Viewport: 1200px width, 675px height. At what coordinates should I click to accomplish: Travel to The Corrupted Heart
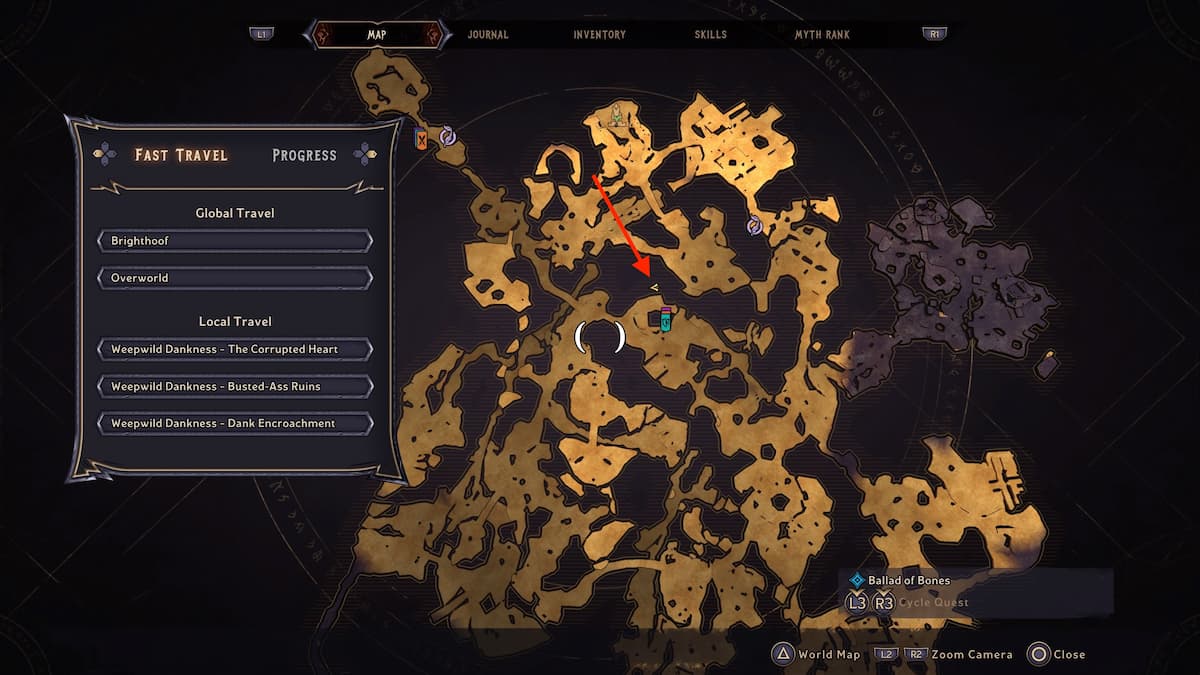tap(235, 349)
